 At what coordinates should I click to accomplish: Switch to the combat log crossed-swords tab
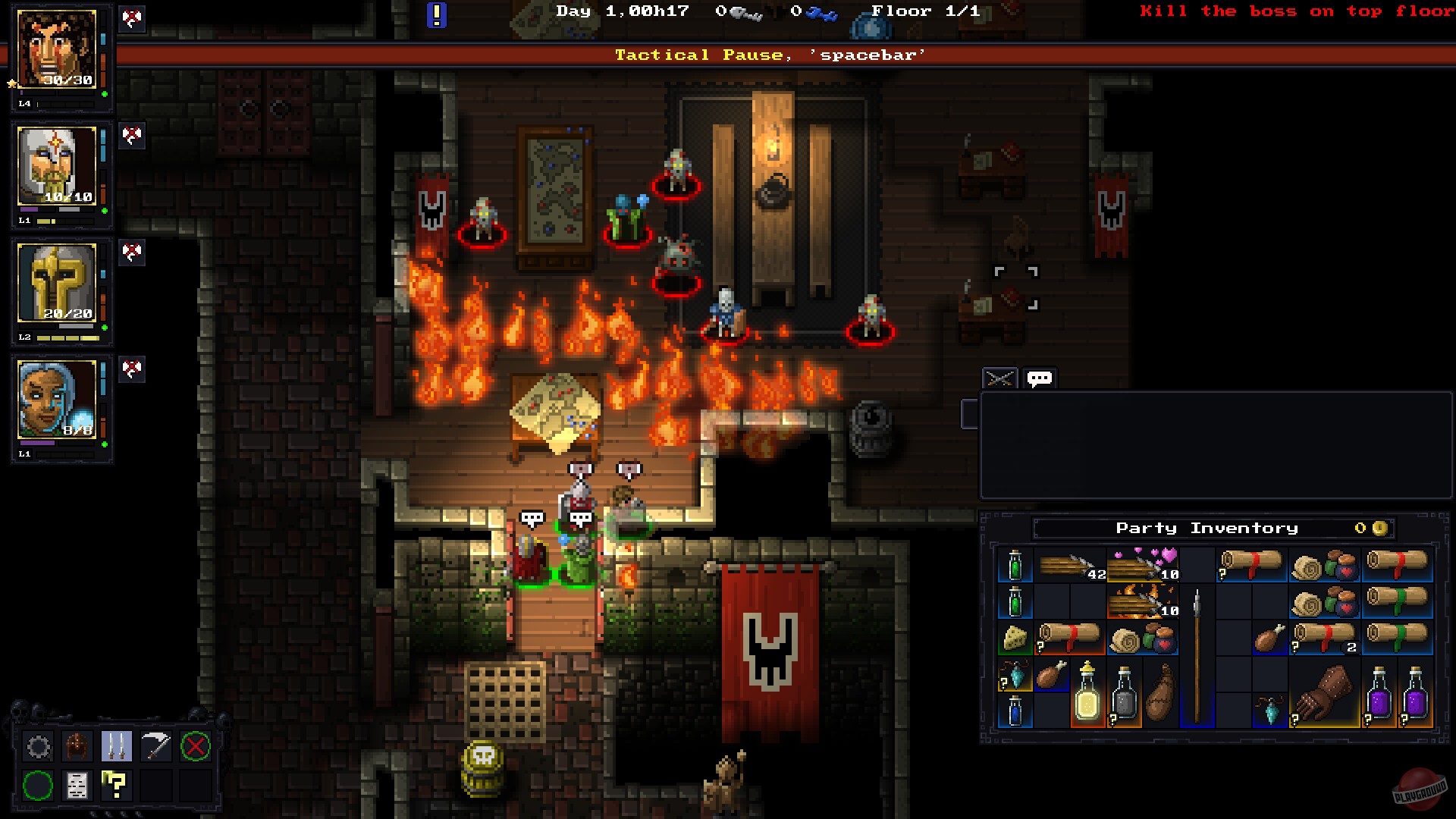pos(1001,376)
